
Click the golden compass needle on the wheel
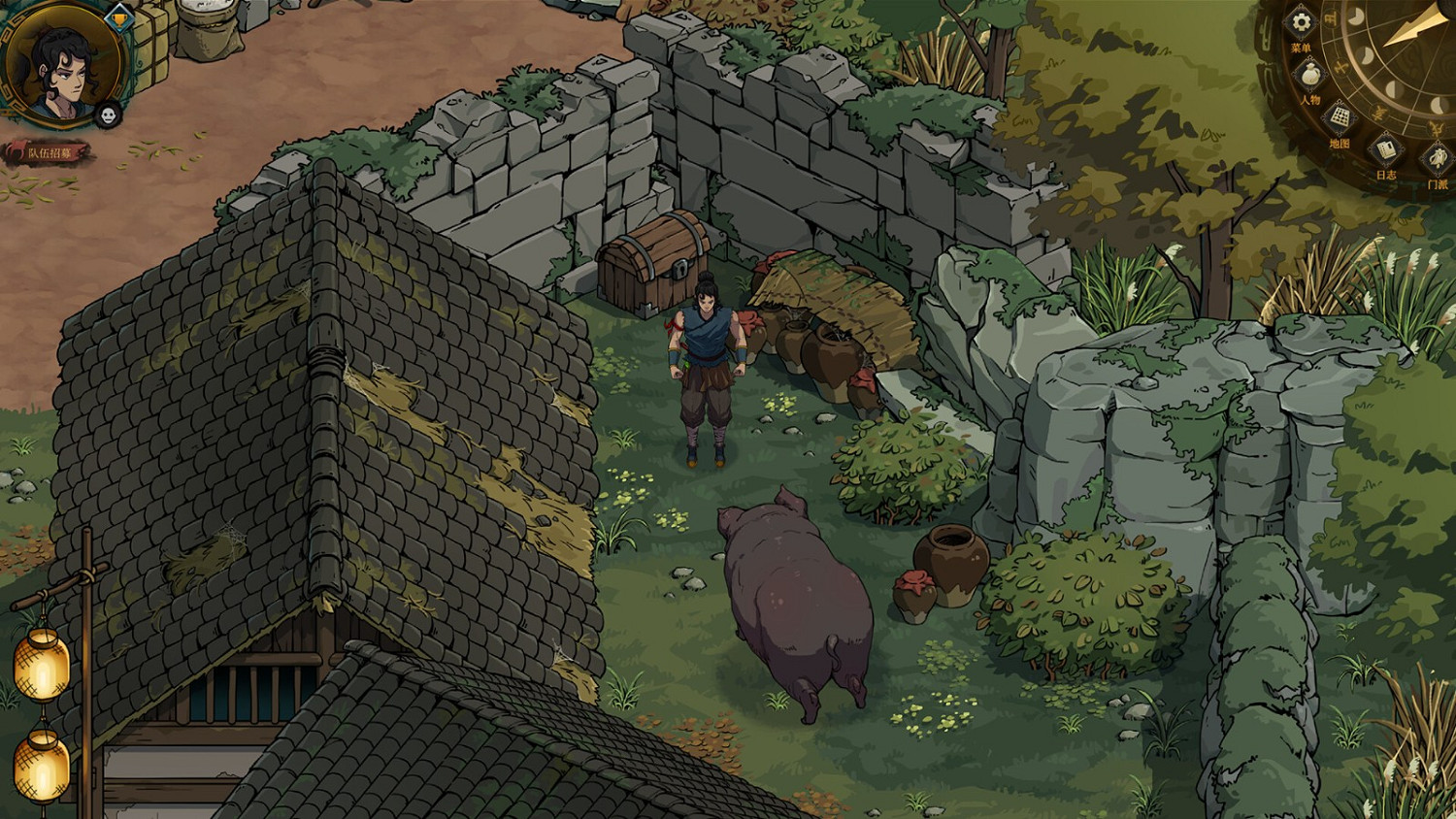coord(1406,27)
